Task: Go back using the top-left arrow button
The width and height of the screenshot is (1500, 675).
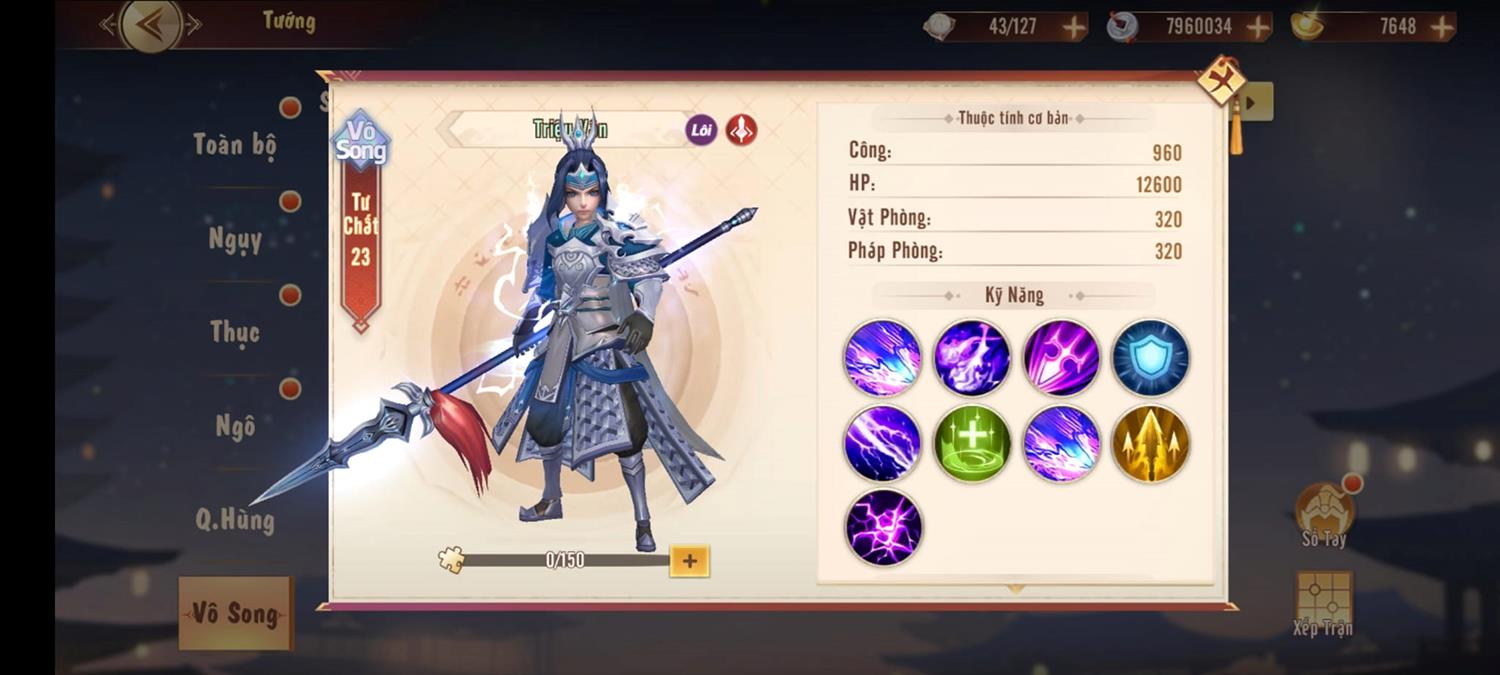Action: pyautogui.click(x=151, y=25)
